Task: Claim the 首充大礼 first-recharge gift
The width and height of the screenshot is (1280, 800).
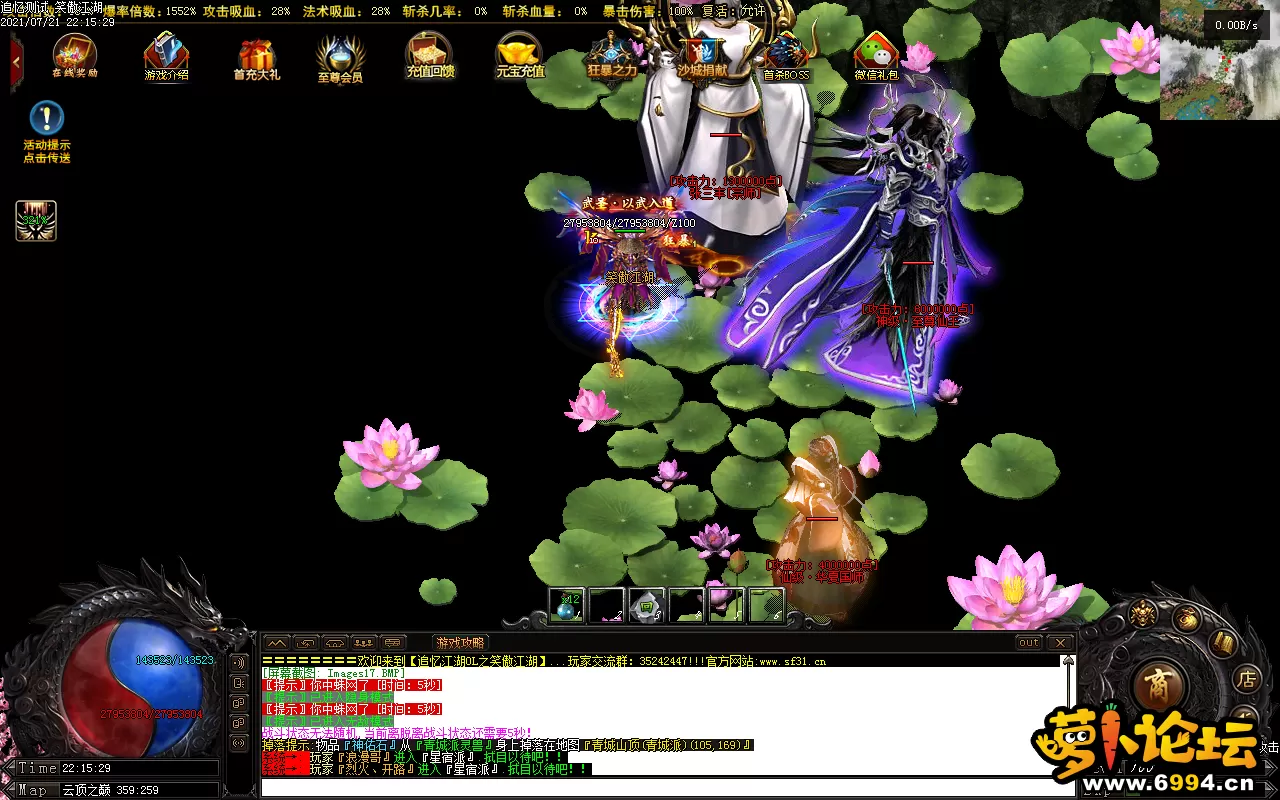Action: tap(257, 56)
